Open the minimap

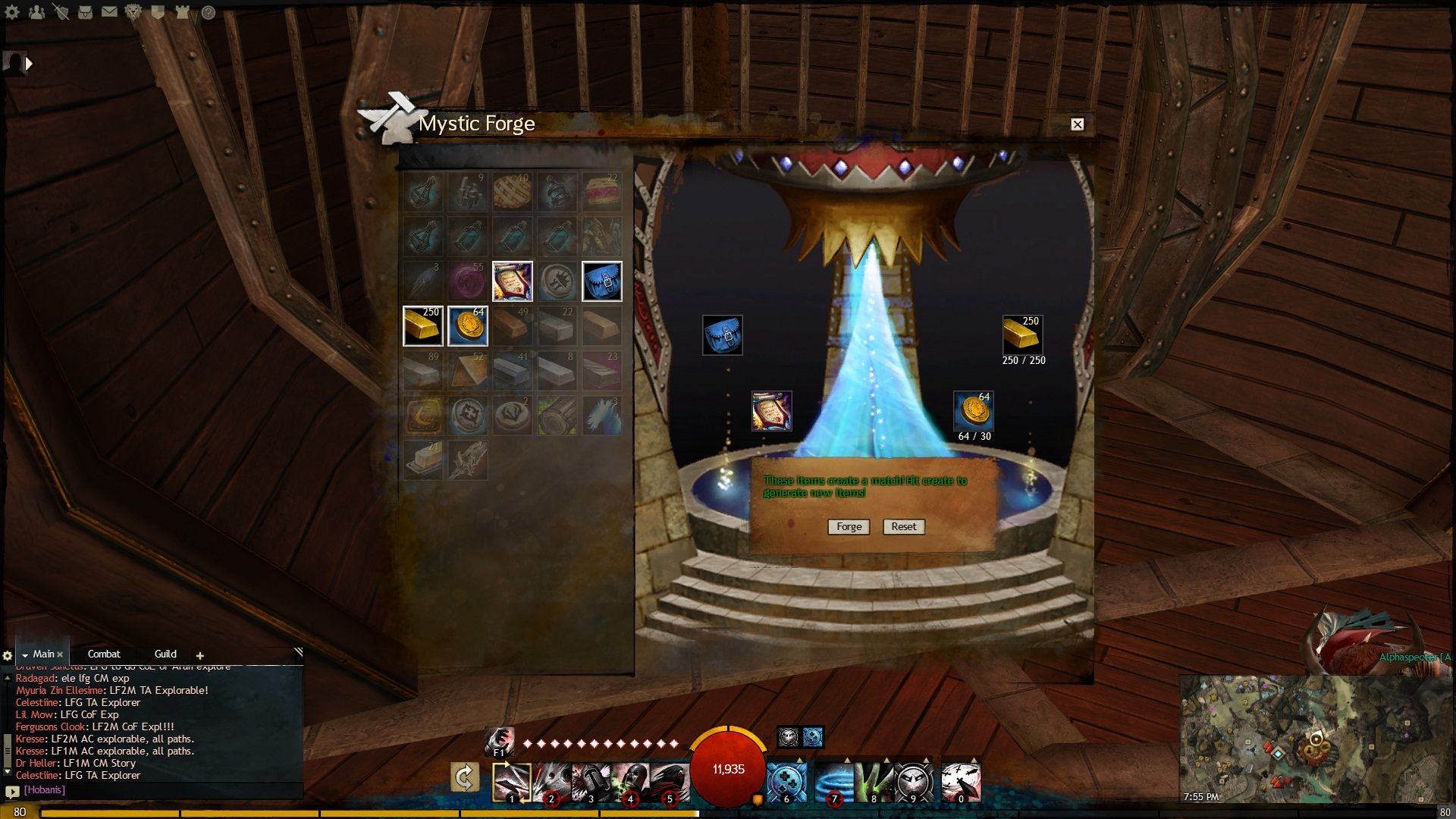pos(1316,739)
